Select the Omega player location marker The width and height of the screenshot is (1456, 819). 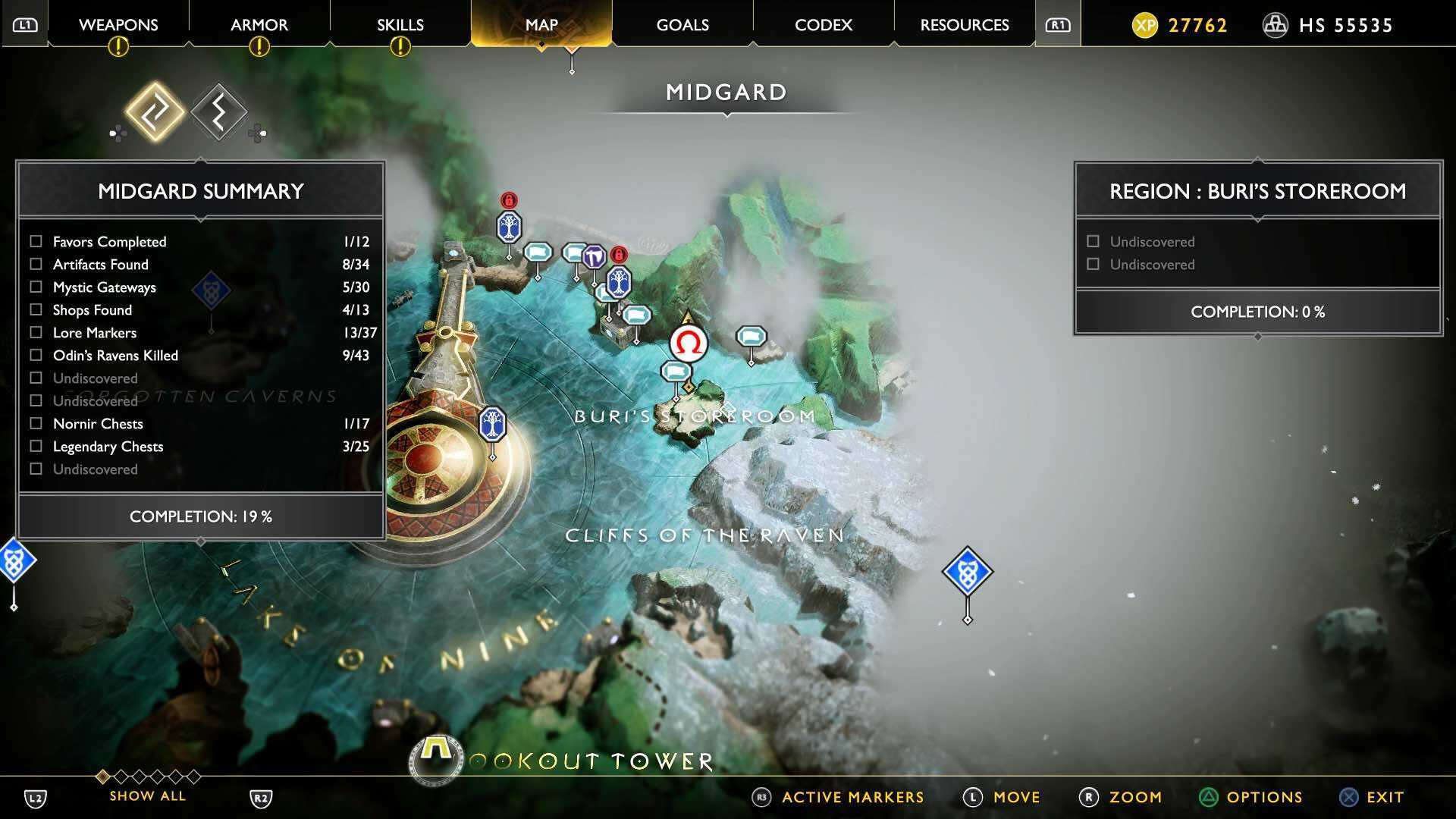(x=689, y=345)
